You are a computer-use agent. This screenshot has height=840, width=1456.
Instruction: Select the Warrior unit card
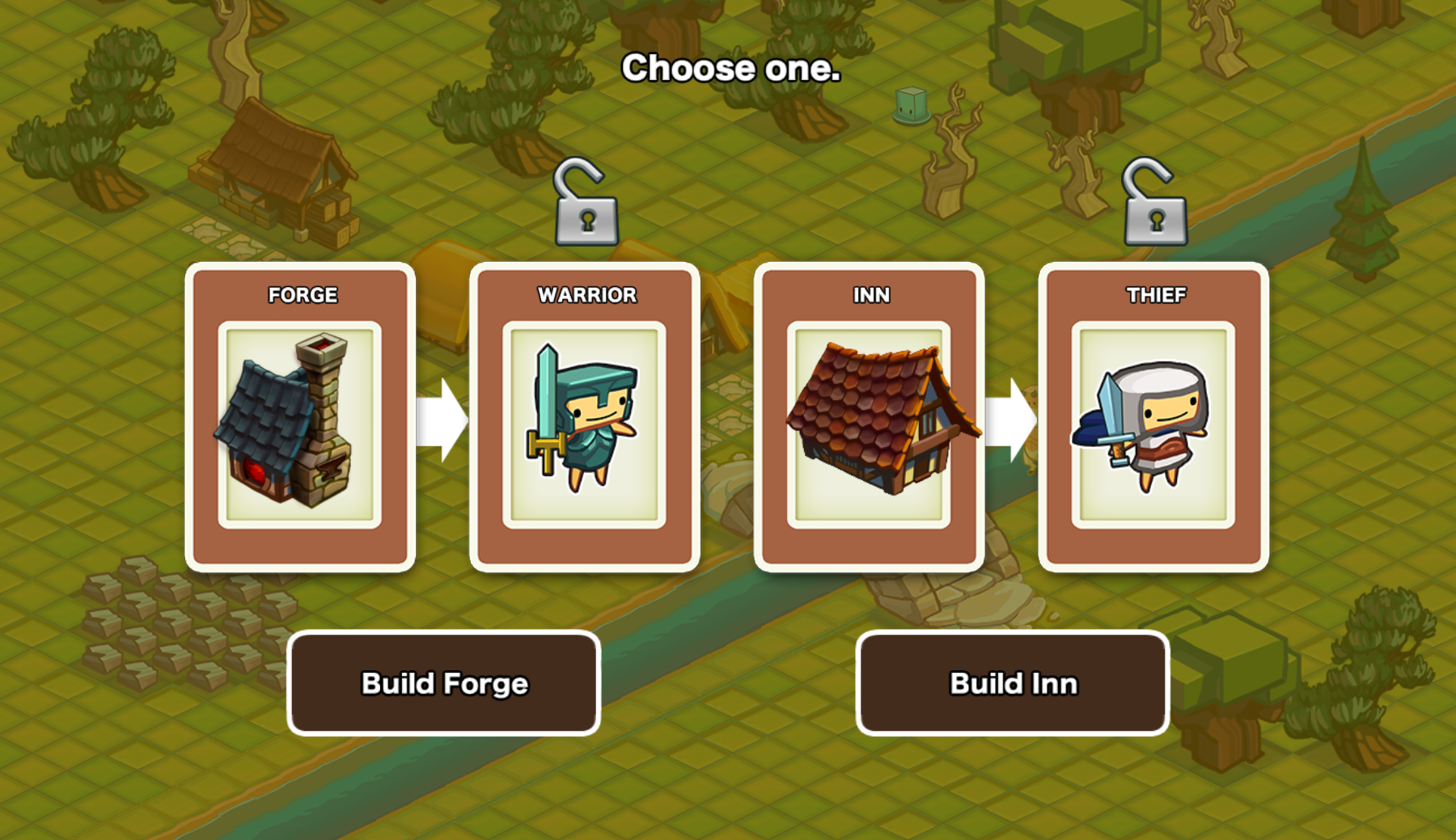pos(585,417)
